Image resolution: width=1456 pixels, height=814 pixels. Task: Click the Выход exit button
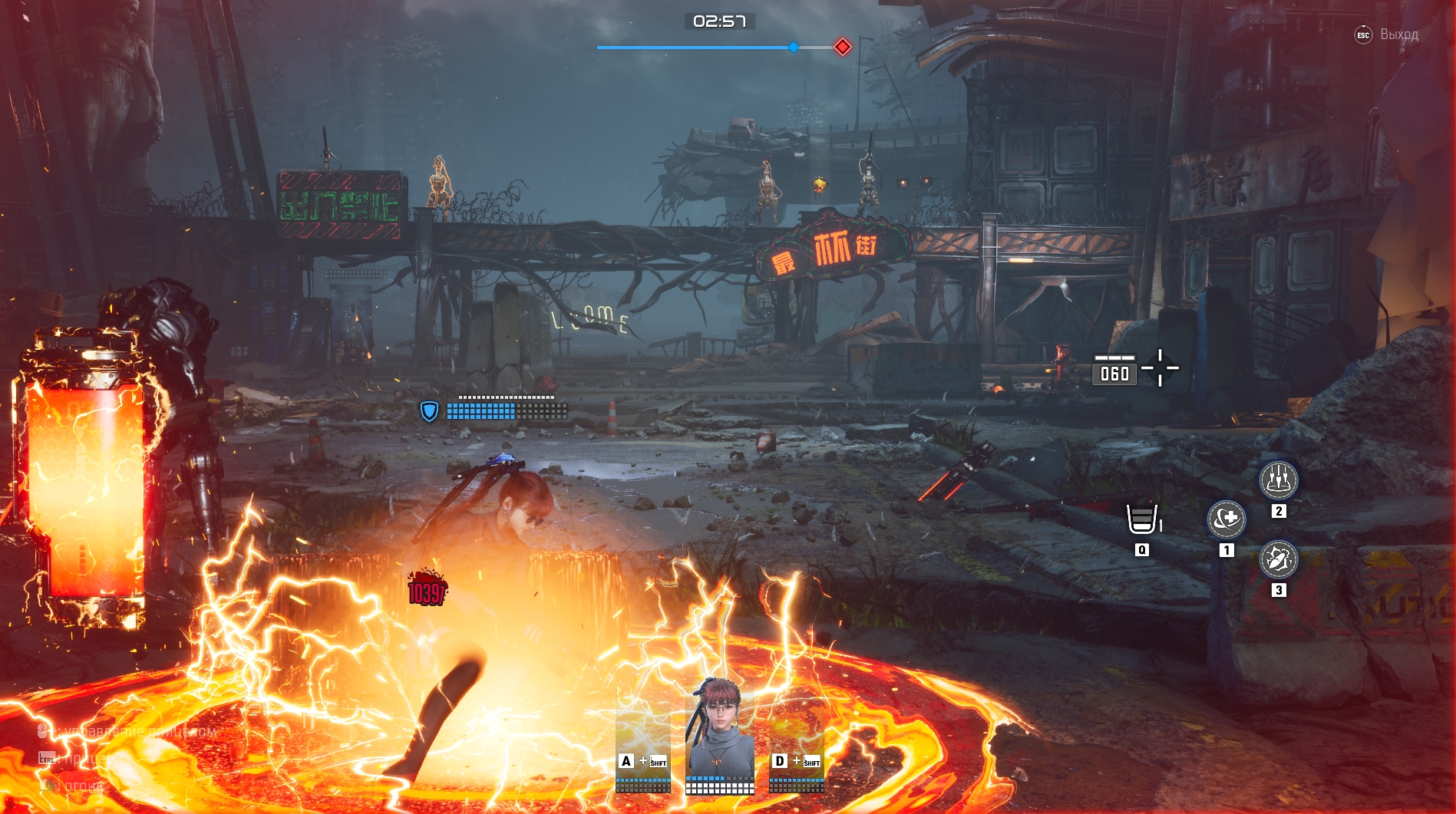click(1388, 35)
